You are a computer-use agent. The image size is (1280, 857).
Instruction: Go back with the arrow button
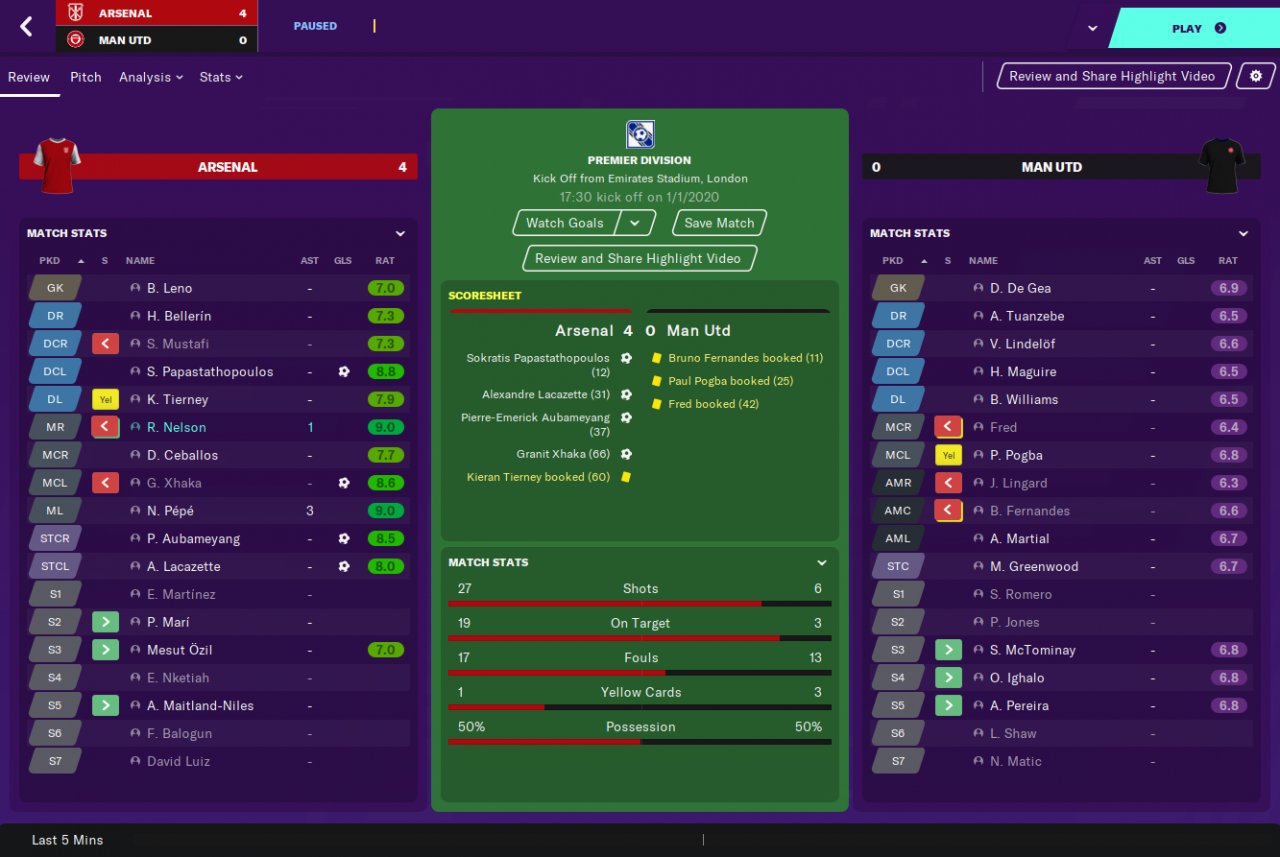point(26,27)
